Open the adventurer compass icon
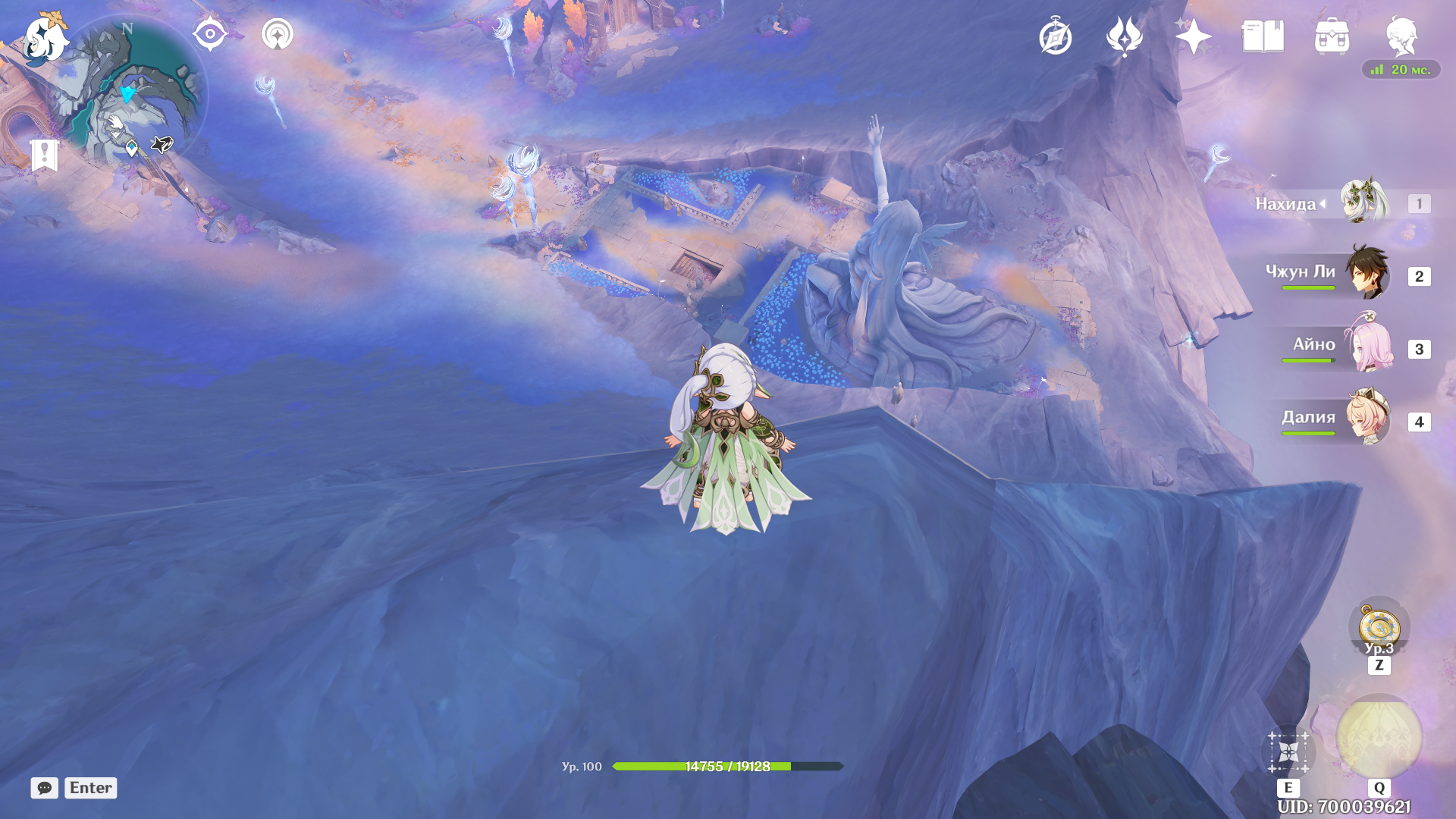The height and width of the screenshot is (819, 1456). [x=1056, y=37]
